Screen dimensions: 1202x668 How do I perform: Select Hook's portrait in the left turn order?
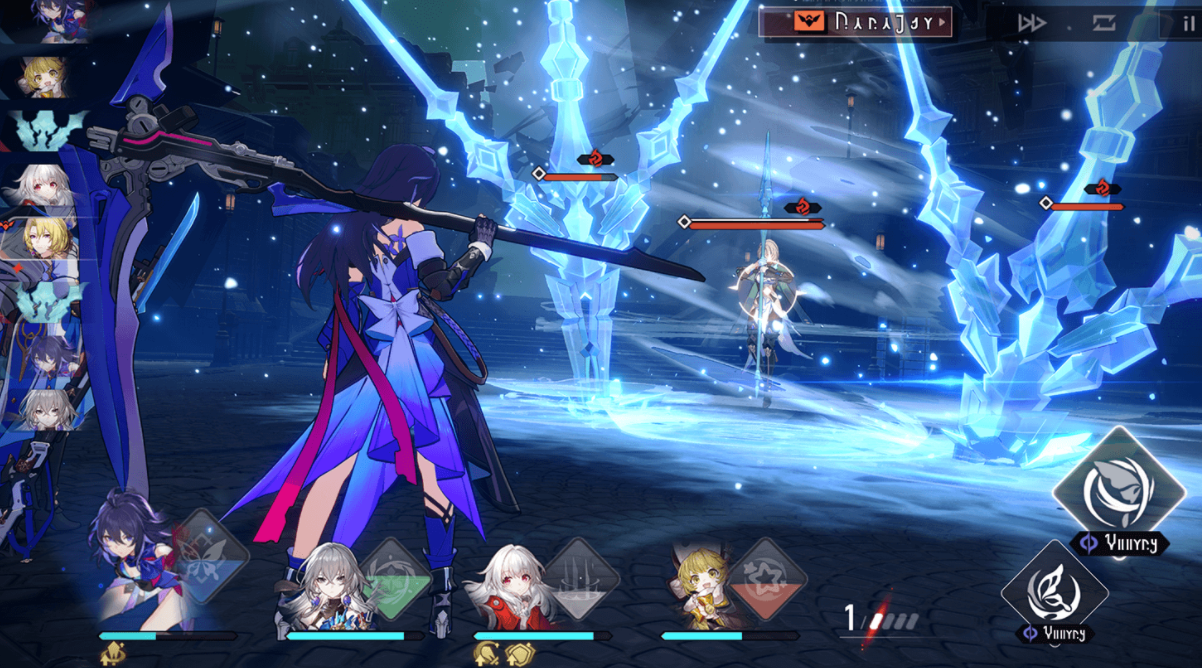45,76
